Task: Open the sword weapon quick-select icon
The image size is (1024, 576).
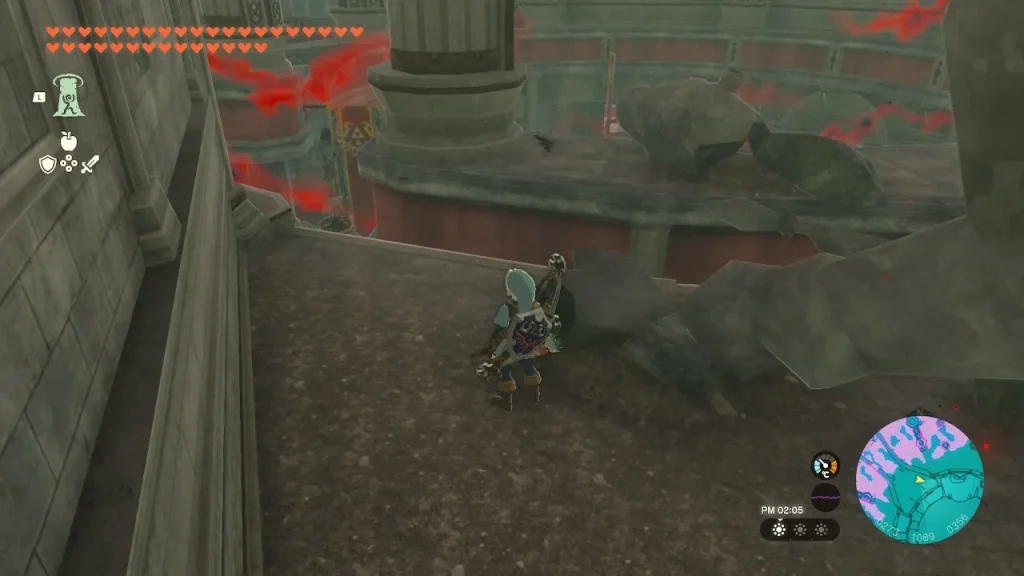Action: point(90,164)
